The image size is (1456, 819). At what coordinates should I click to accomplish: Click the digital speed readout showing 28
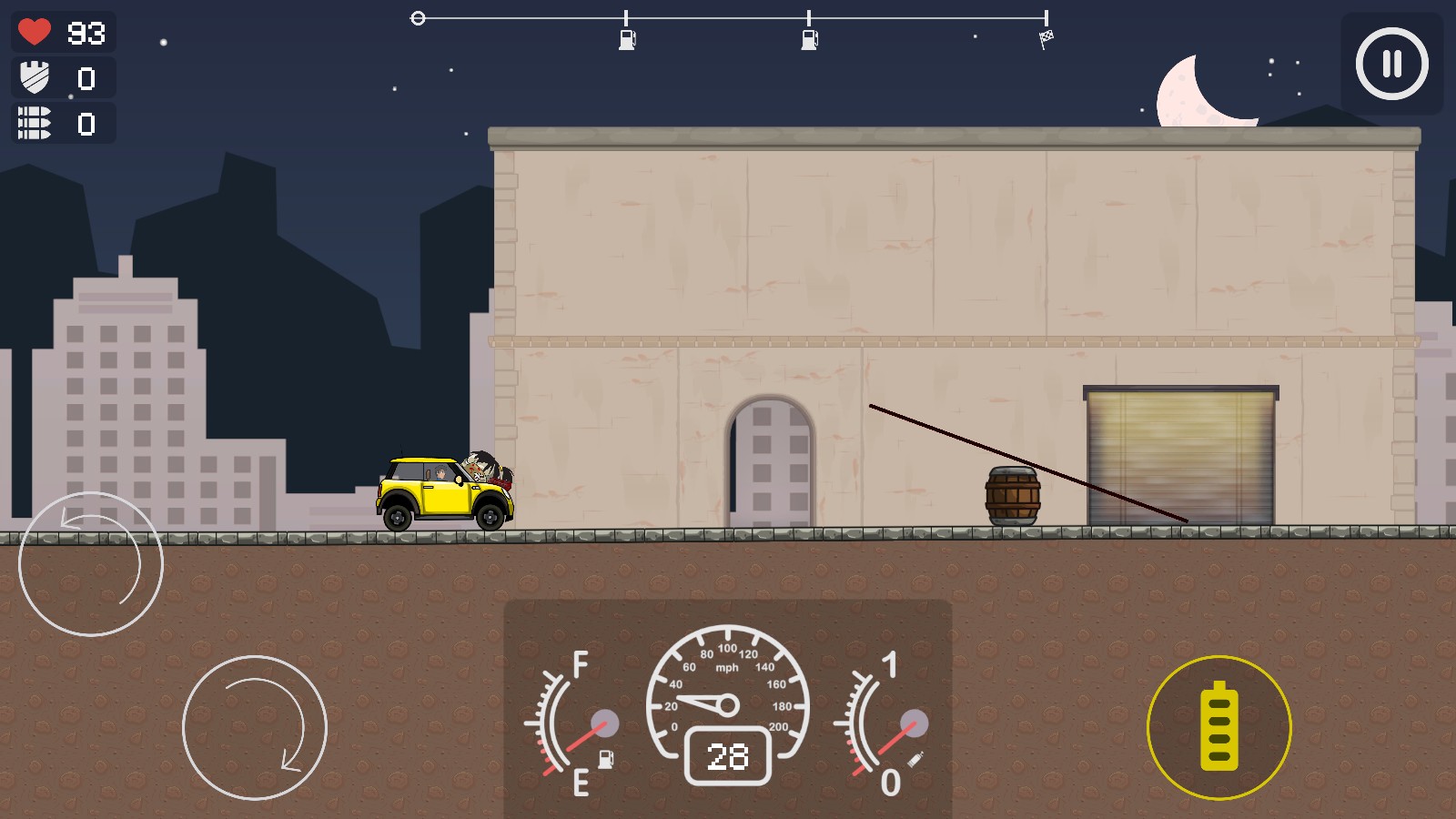pyautogui.click(x=728, y=756)
